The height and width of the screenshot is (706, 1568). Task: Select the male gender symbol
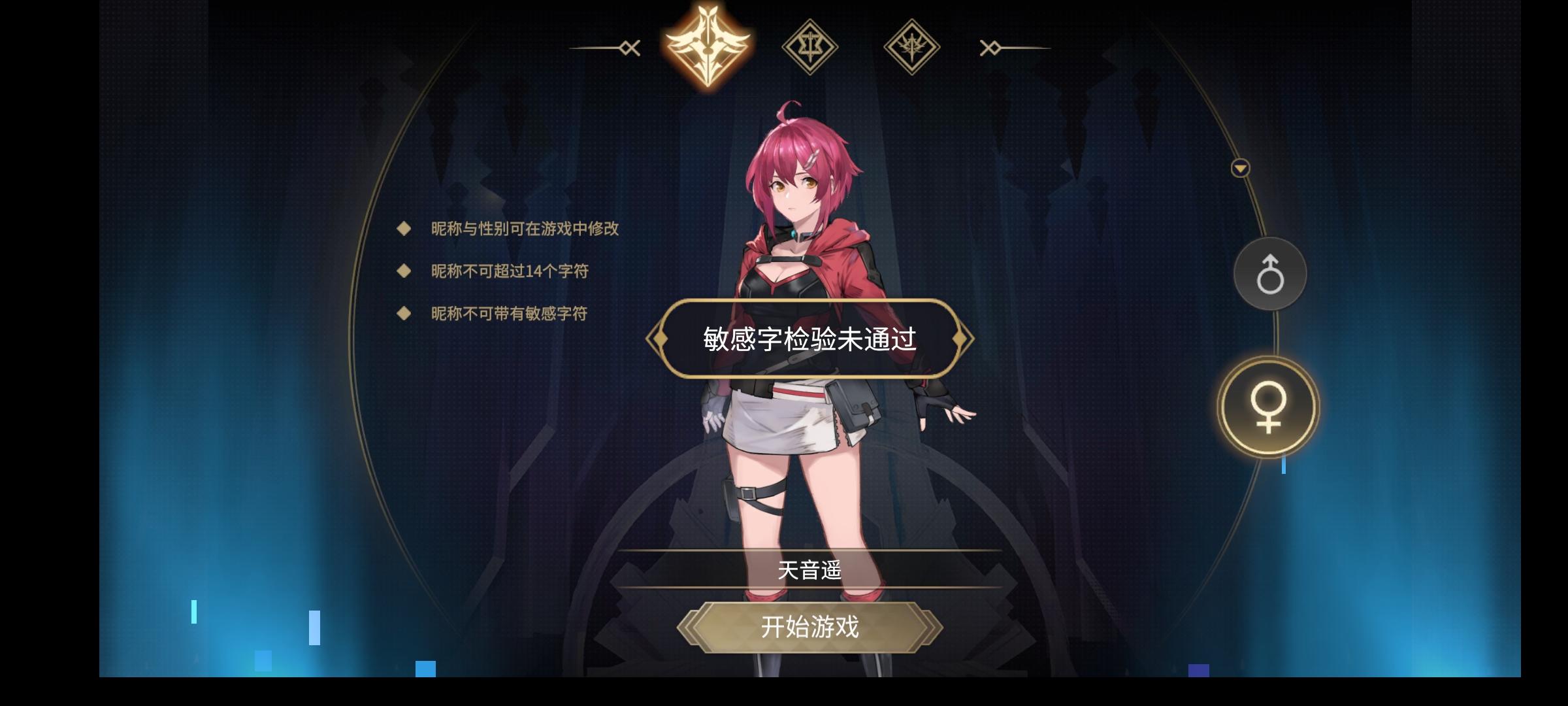pyautogui.click(x=1269, y=273)
